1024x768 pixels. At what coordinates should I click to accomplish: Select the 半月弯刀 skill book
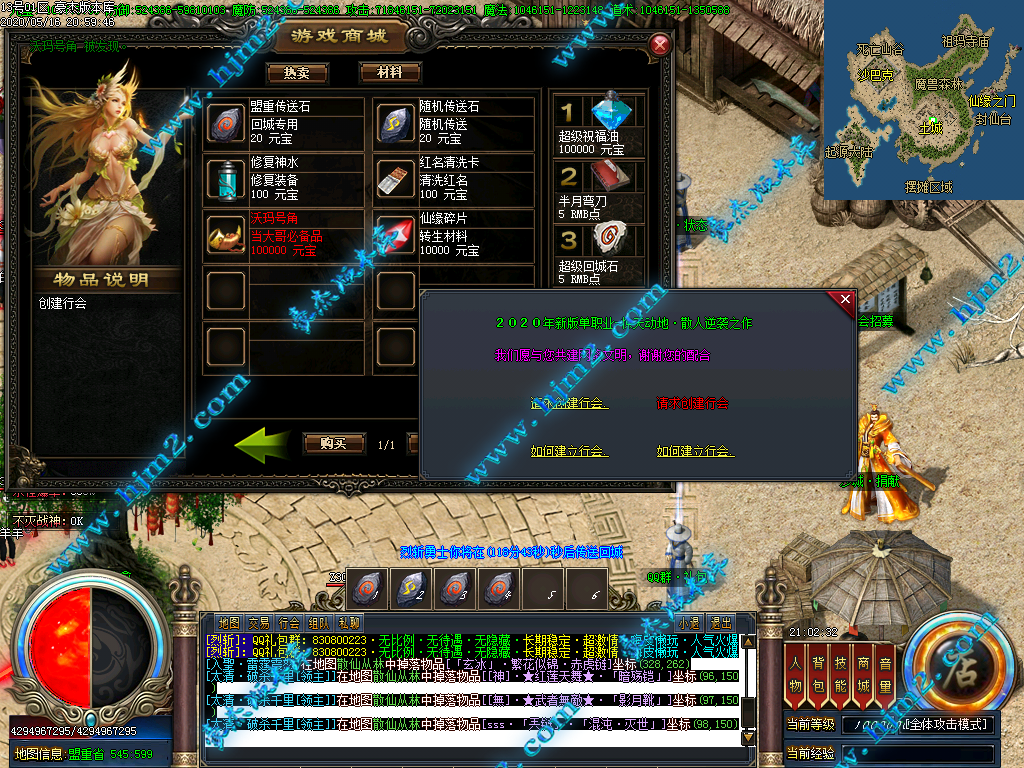(x=598, y=188)
